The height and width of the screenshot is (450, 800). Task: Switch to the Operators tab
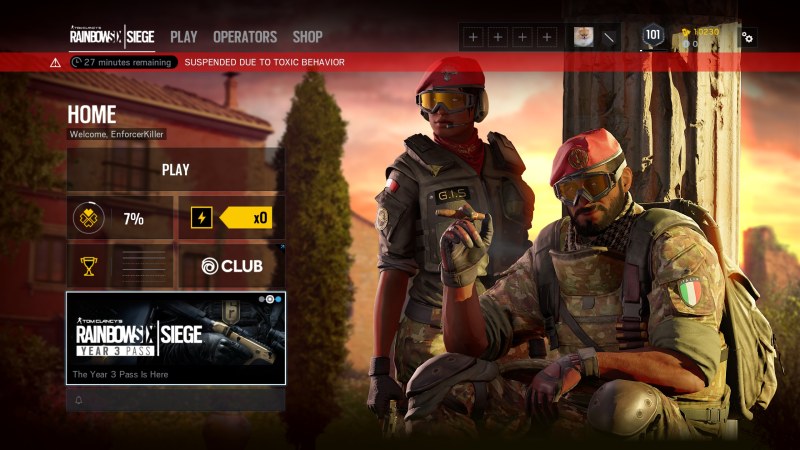click(x=245, y=37)
